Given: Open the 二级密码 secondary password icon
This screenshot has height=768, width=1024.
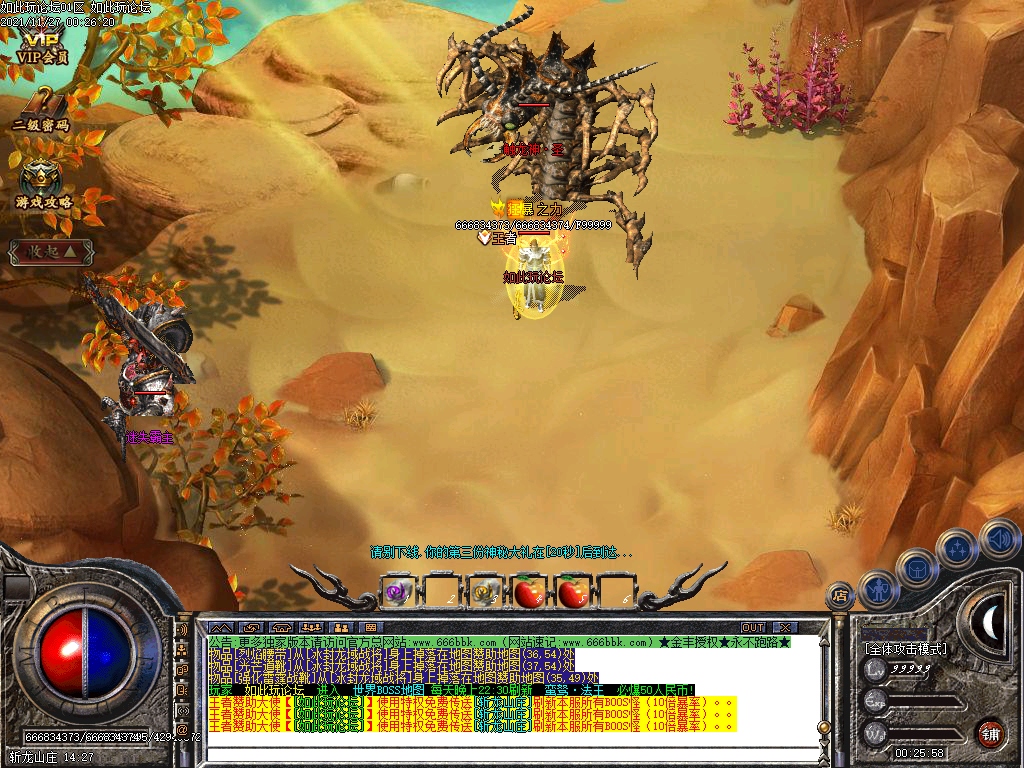Looking at the screenshot, I should click(x=41, y=108).
